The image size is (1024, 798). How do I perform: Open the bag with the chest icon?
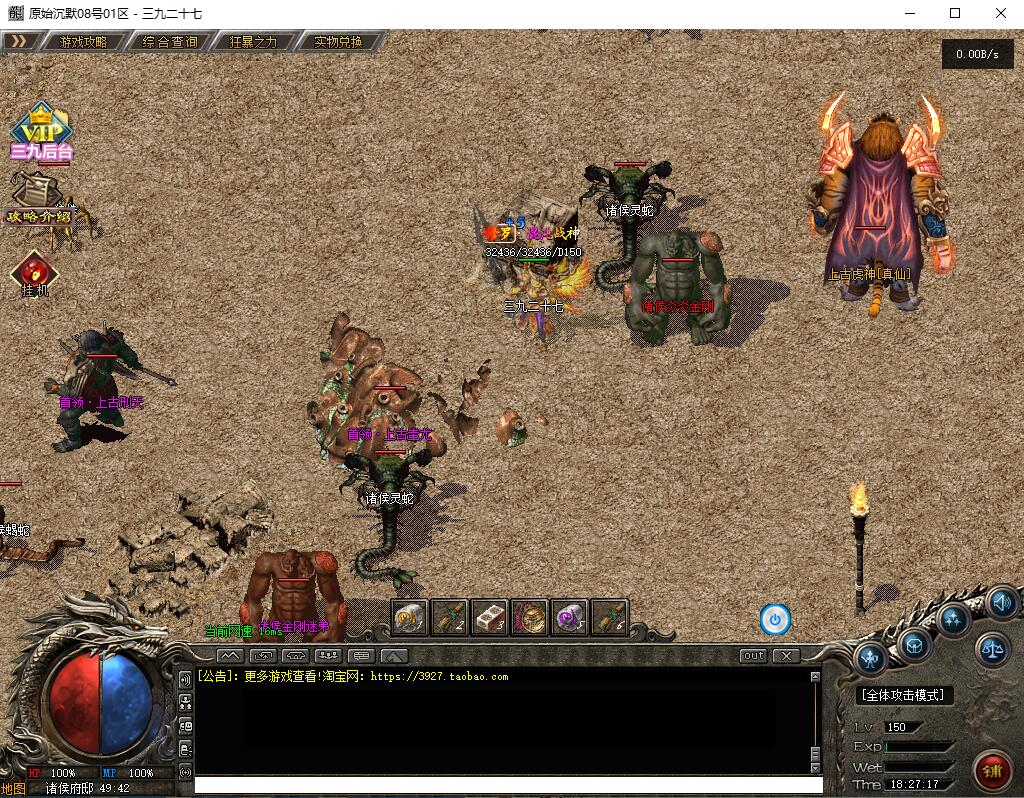click(x=915, y=645)
